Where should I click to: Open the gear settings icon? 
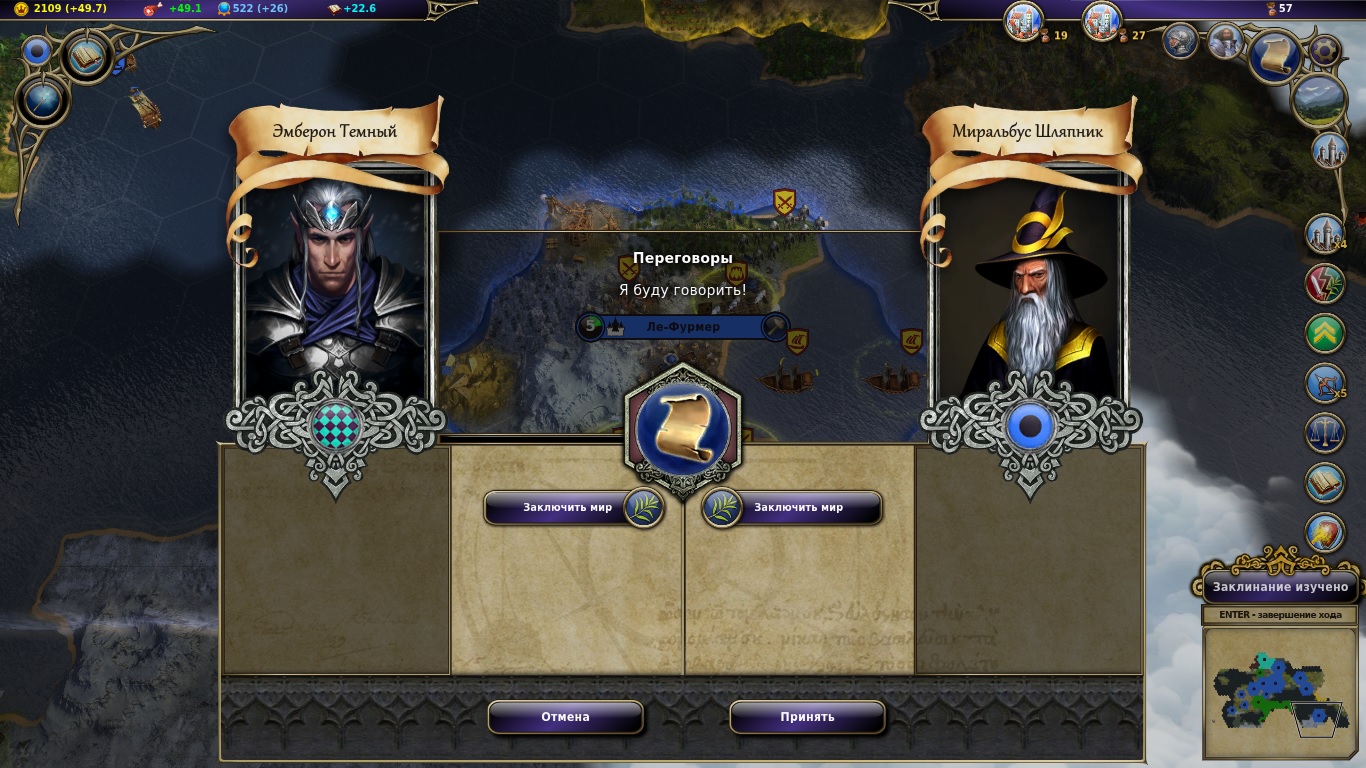coord(1324,49)
